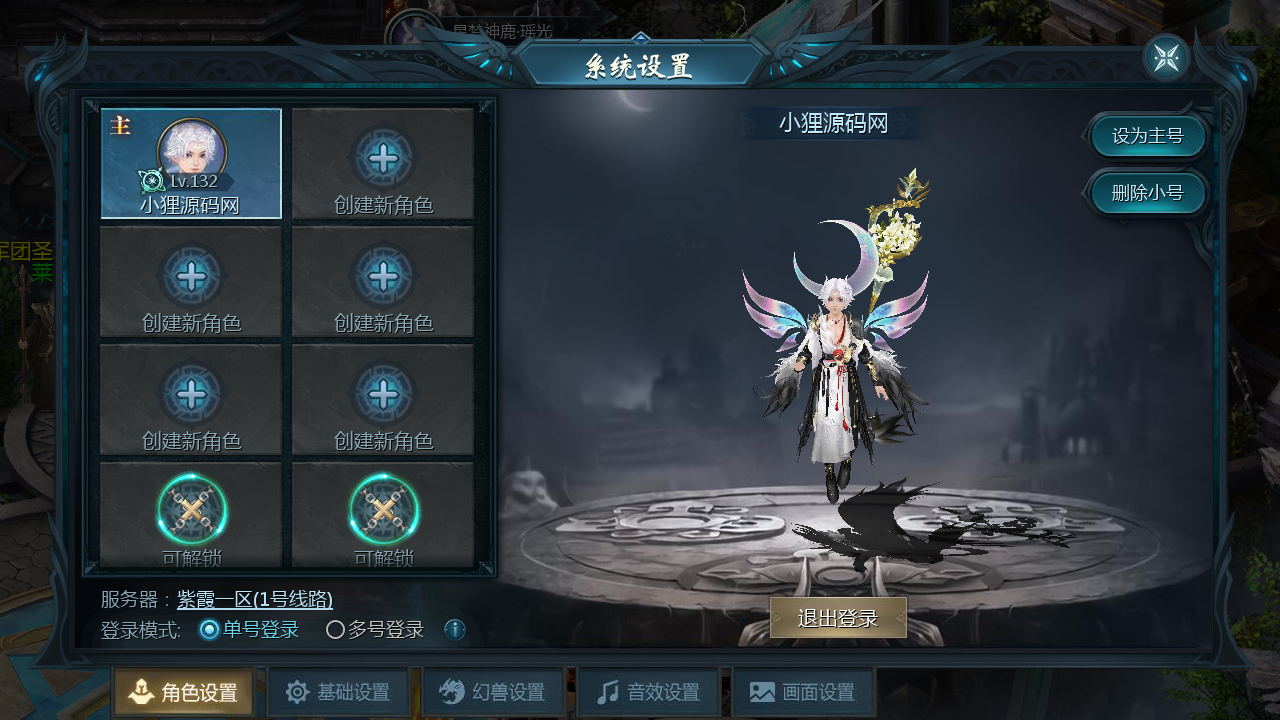Open the 幻兽设置 tab

pyautogui.click(x=493, y=692)
